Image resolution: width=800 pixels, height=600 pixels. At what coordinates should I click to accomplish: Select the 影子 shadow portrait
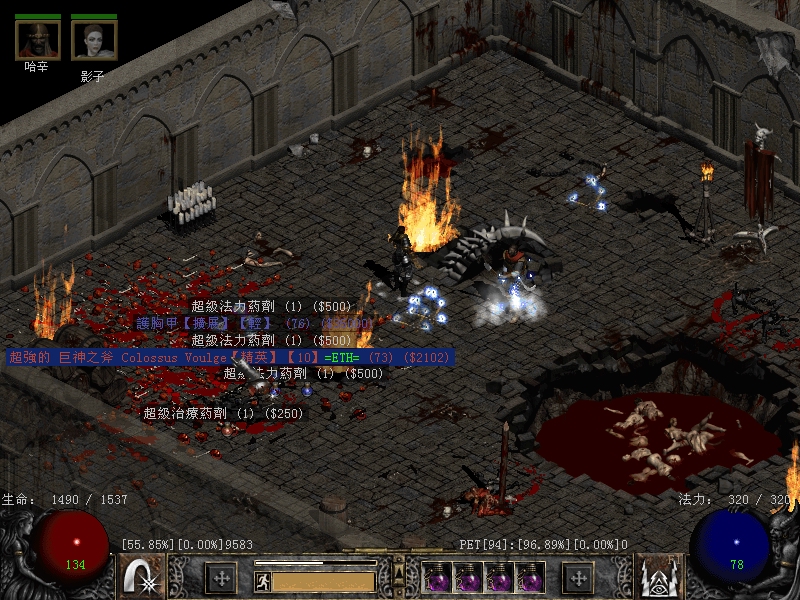pos(94,40)
